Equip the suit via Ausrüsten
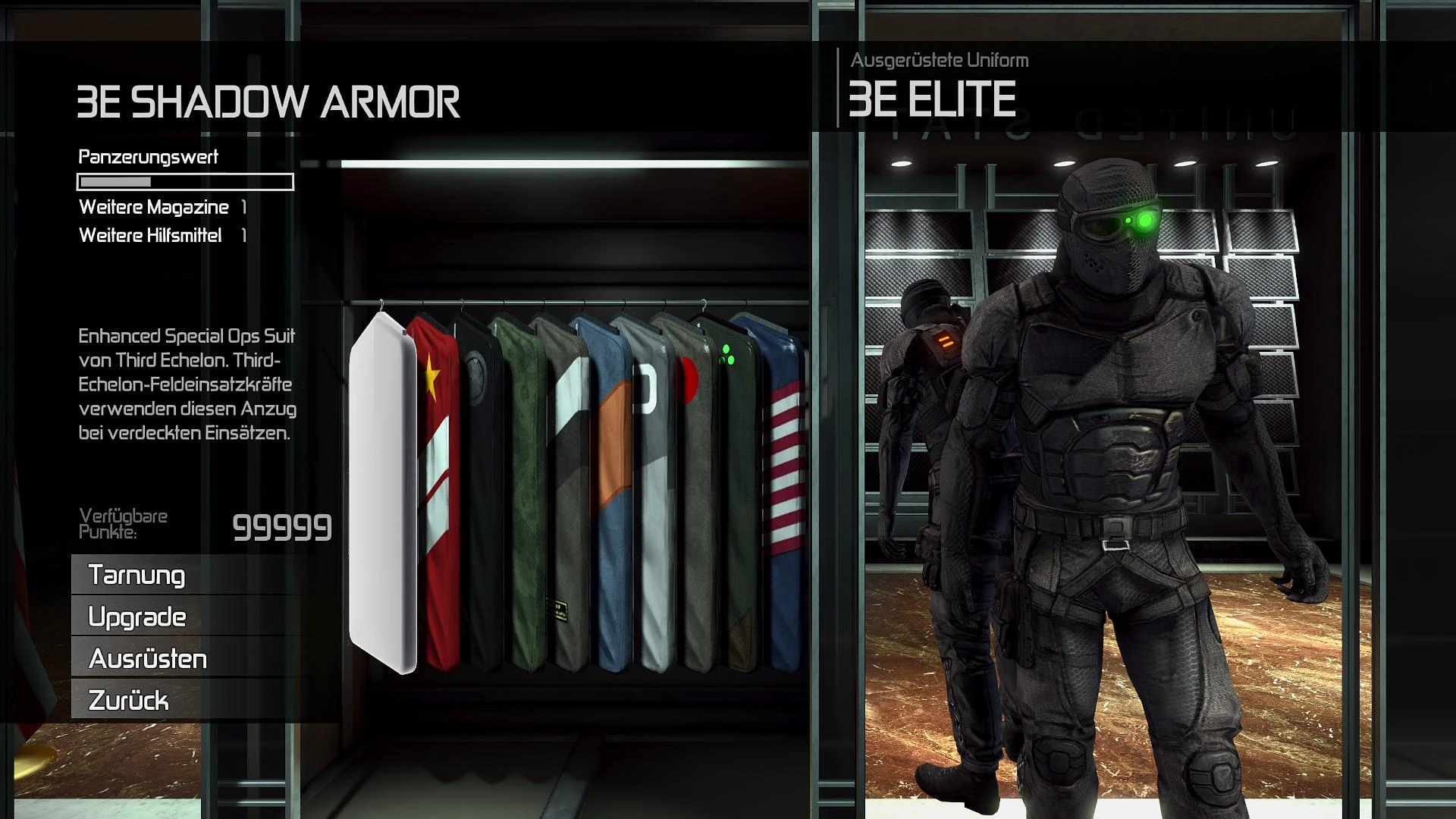Viewport: 1456px width, 819px height. pyautogui.click(x=146, y=660)
